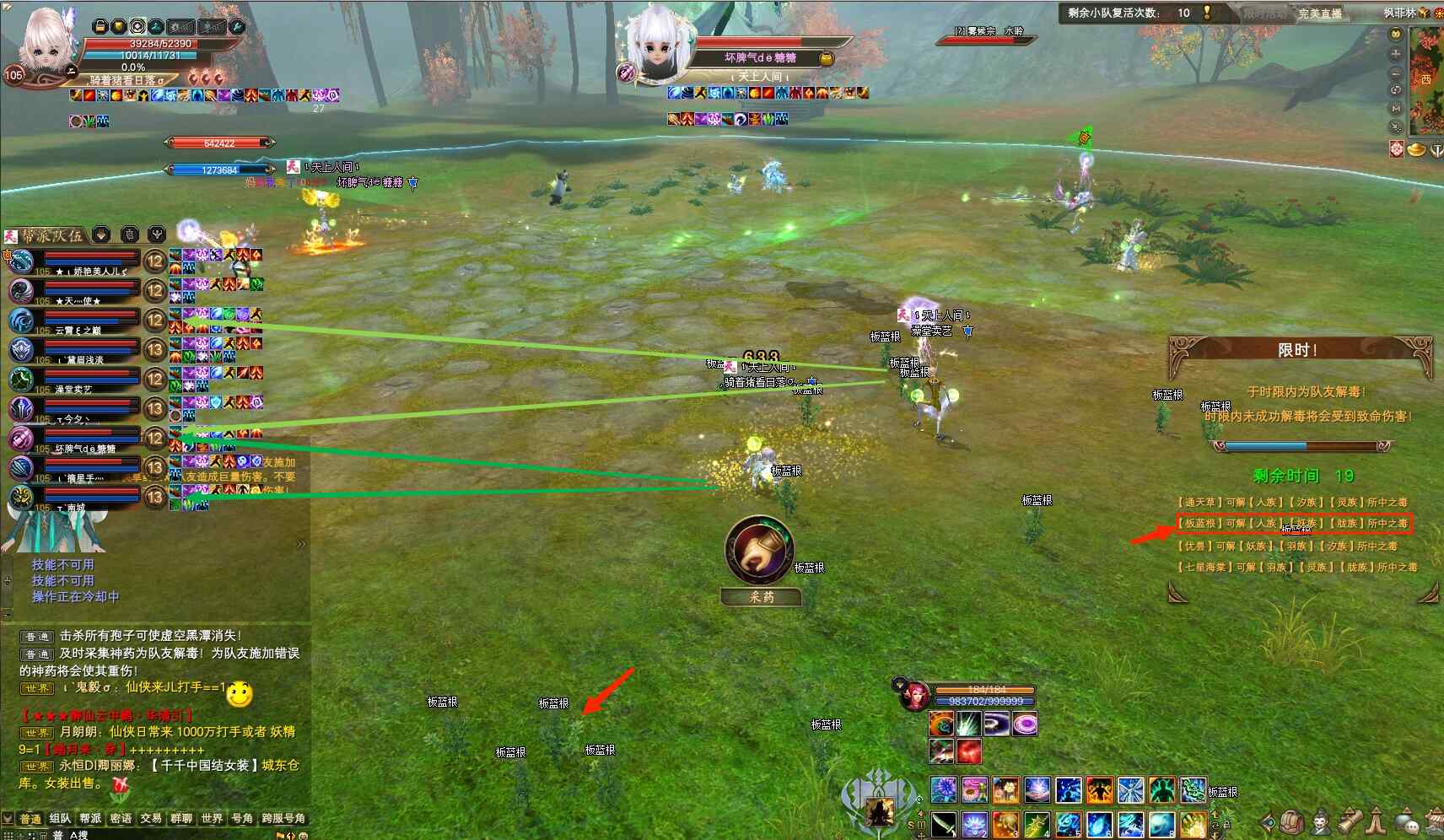
Task: Open the 帮派 chat tab
Action: pos(90,818)
